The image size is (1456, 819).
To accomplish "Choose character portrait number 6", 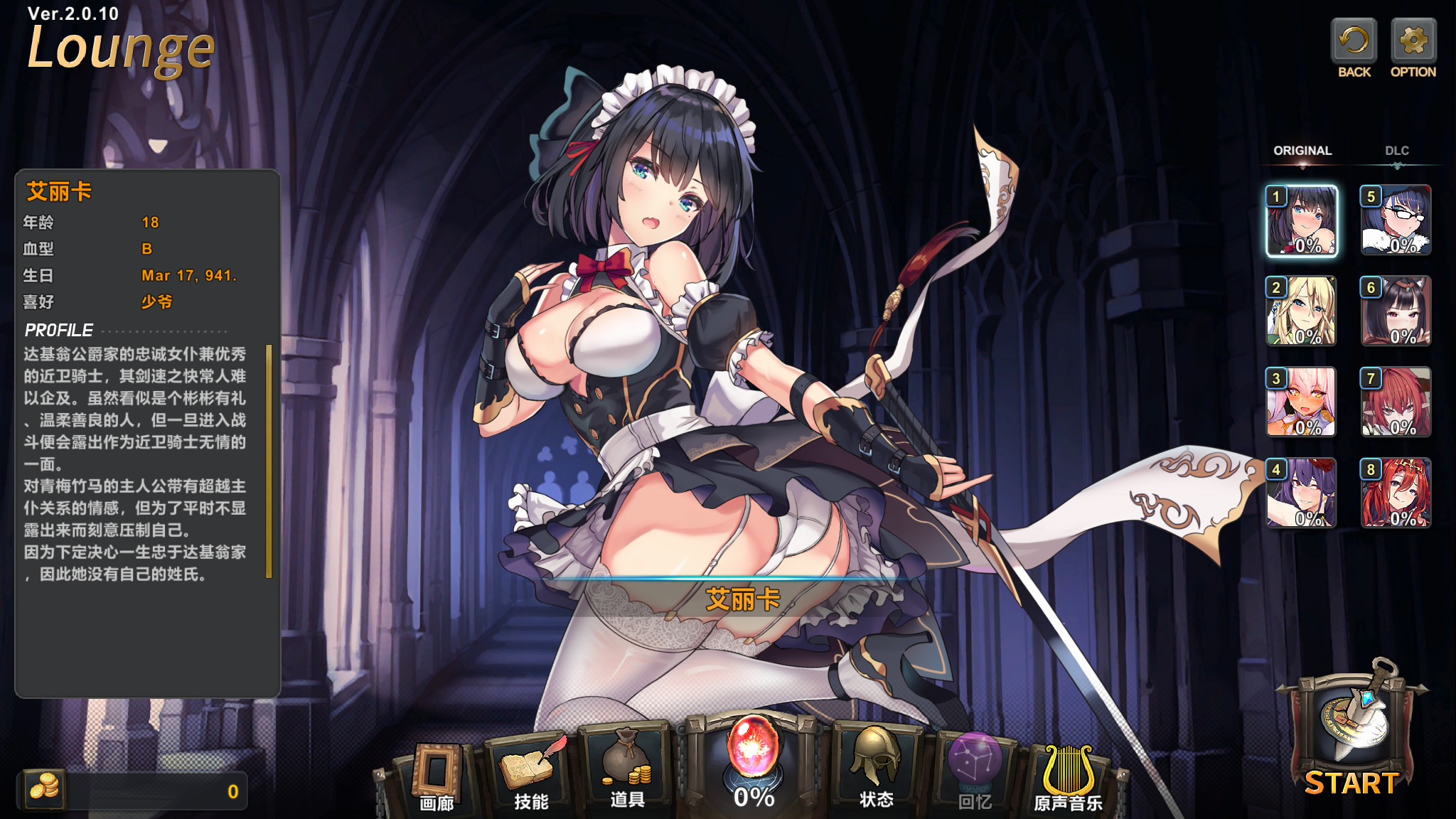I will click(x=1396, y=311).
